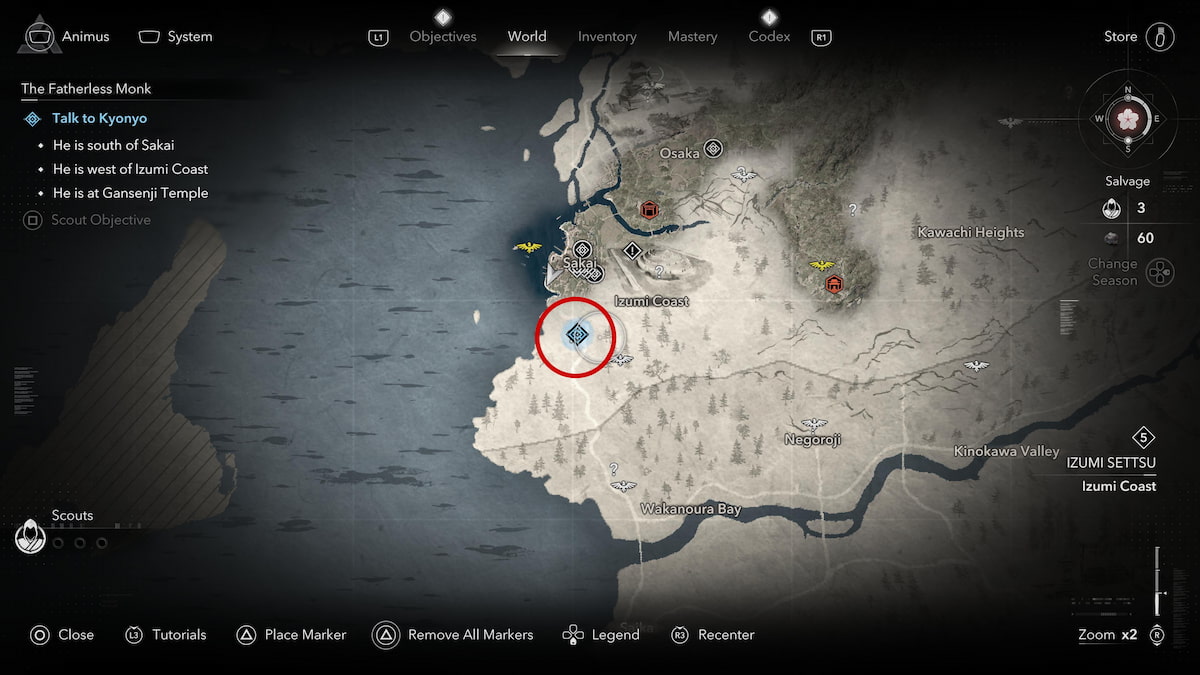Image resolution: width=1200 pixels, height=675 pixels.
Task: Select the Osaka location marker
Action: [713, 149]
